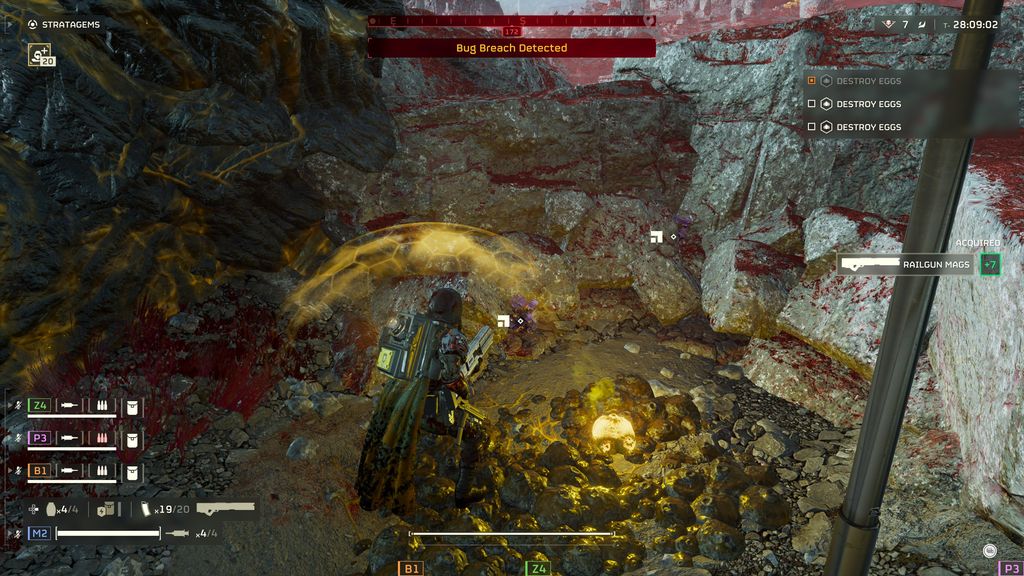Select squadmate Z4's tag in squad list
The image size is (1024, 576).
(x=40, y=405)
